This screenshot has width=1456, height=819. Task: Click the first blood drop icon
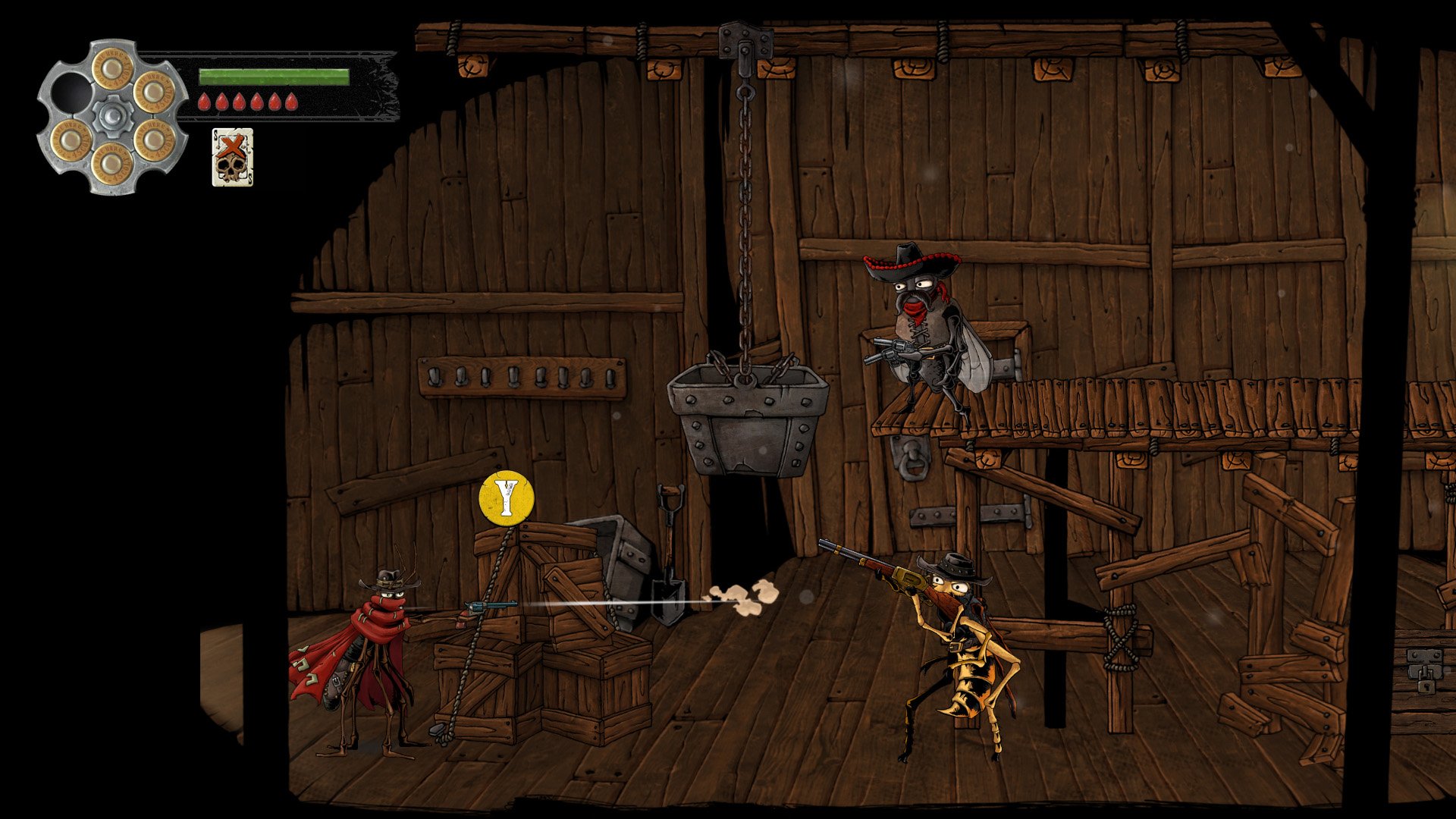click(x=203, y=101)
